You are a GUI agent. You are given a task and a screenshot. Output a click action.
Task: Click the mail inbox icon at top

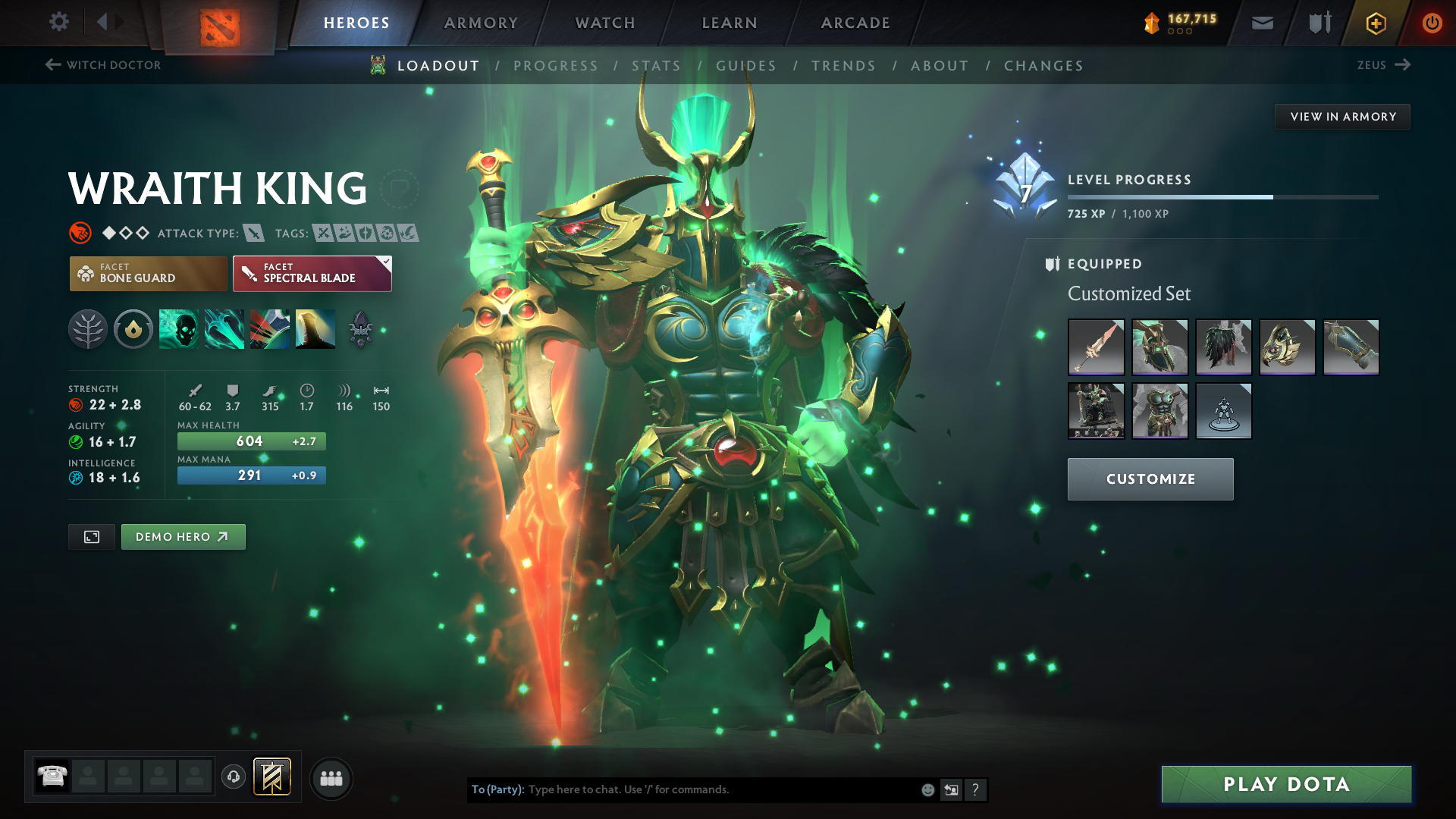[x=1261, y=22]
